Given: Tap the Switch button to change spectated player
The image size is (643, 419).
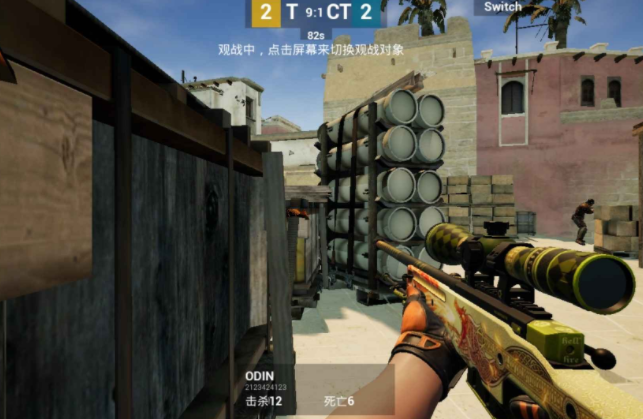Looking at the screenshot, I should click(x=502, y=7).
